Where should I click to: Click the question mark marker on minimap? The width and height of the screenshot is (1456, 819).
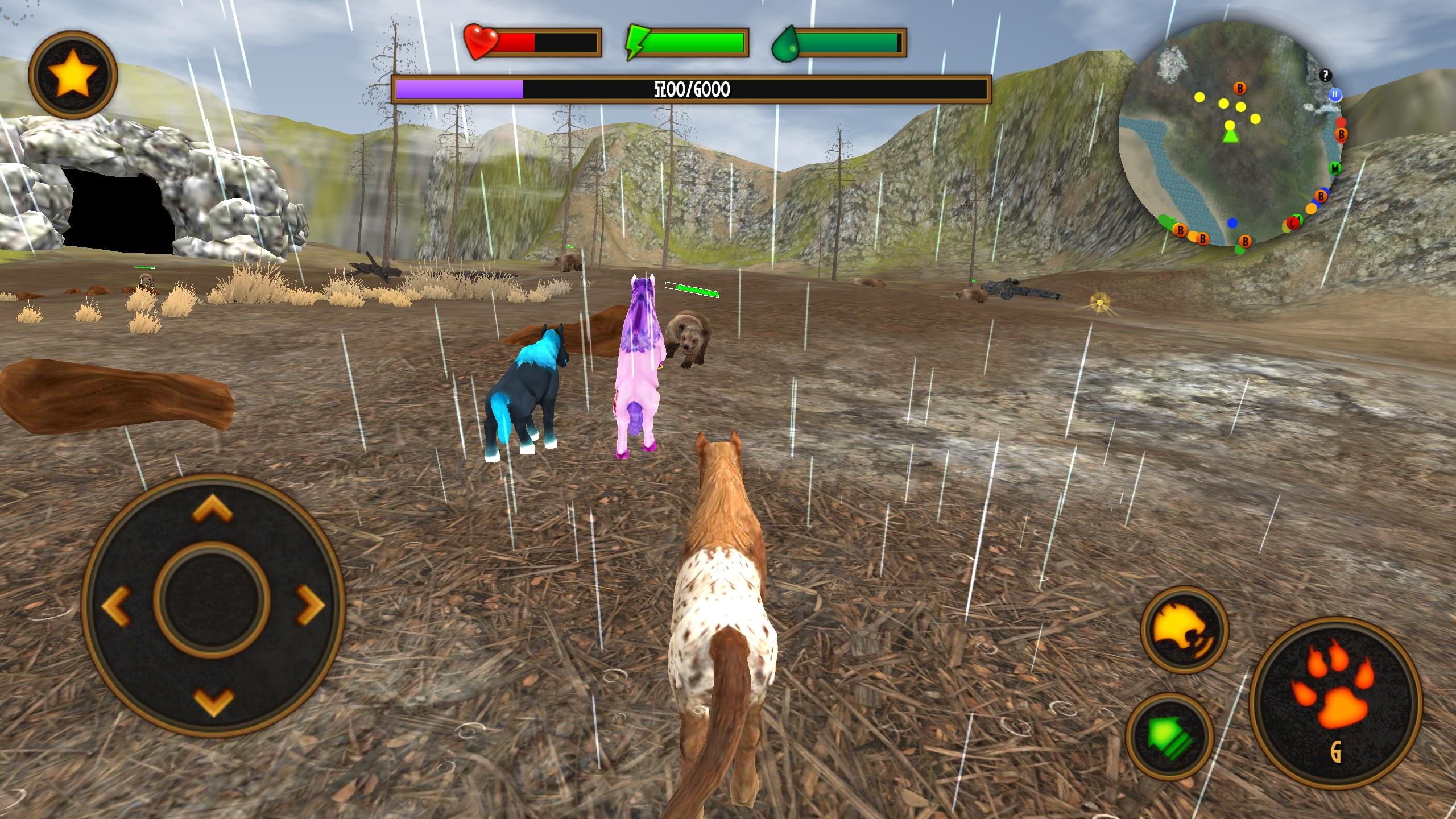(1326, 75)
